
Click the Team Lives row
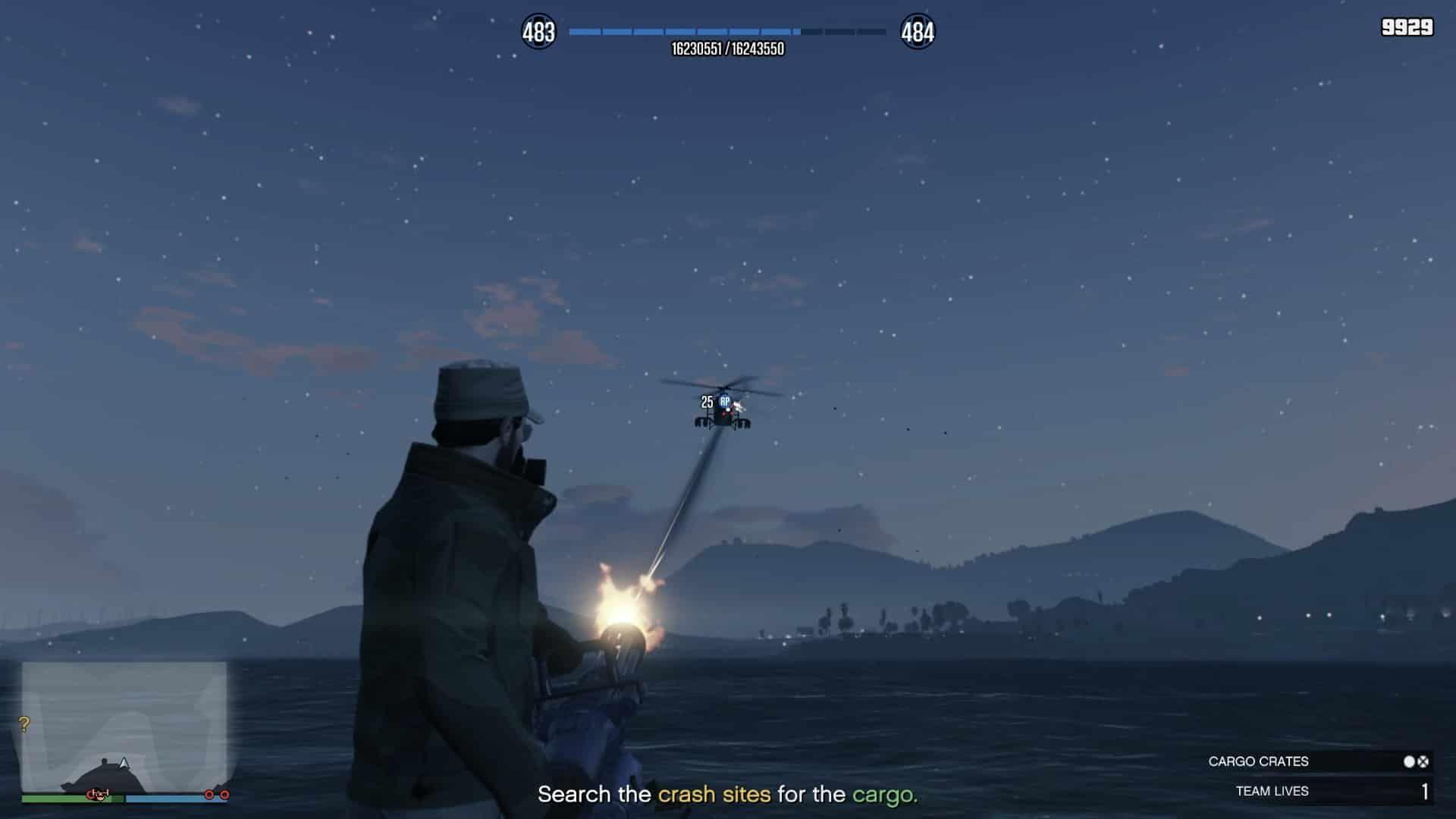coord(1318,791)
